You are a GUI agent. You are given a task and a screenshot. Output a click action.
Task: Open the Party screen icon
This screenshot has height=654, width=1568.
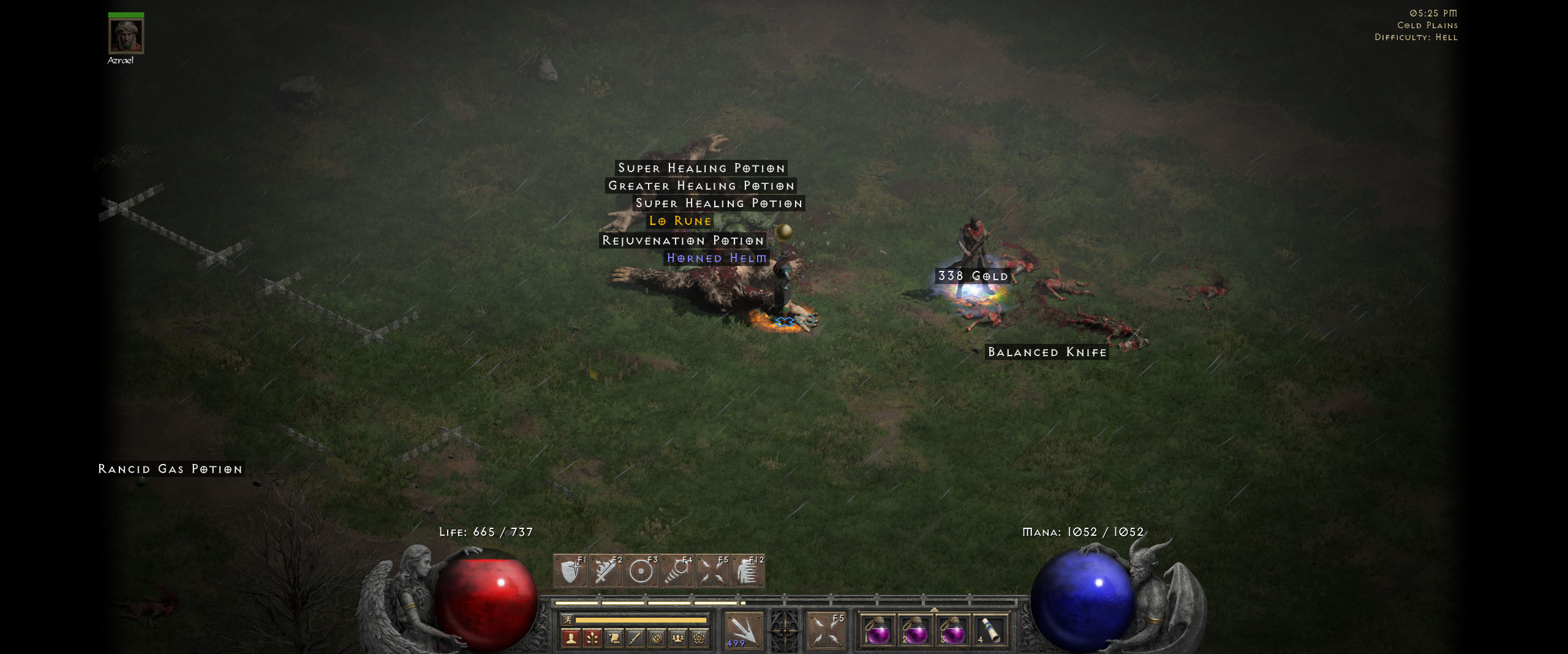tap(677, 638)
